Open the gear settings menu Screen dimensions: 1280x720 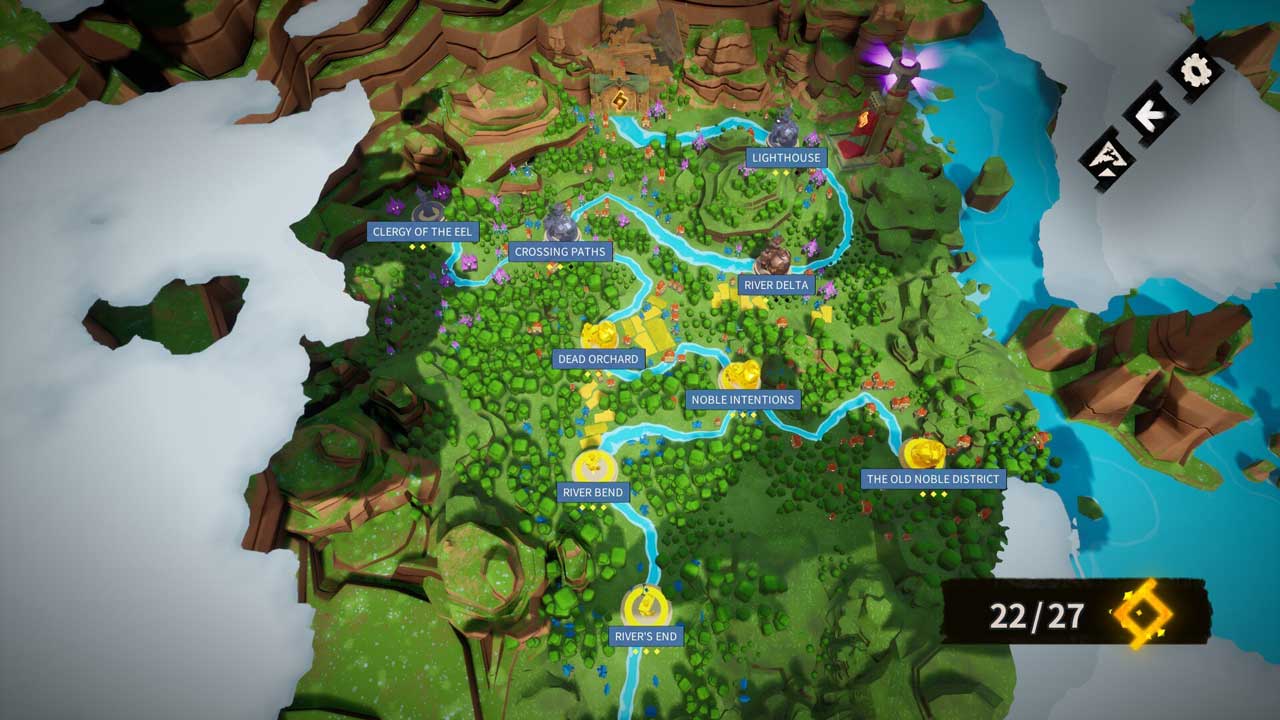pyautogui.click(x=1196, y=70)
